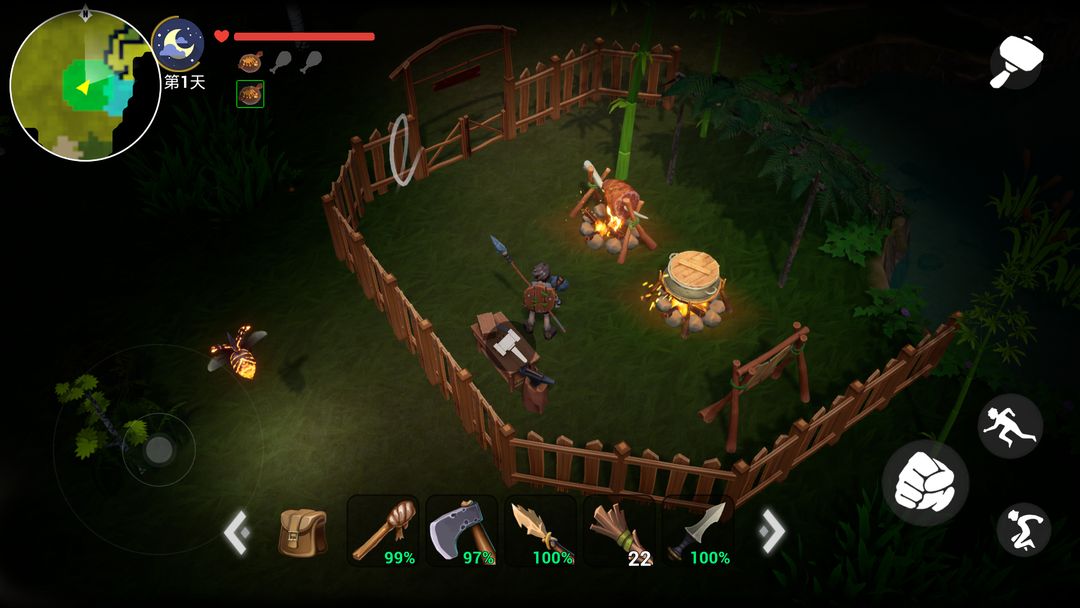Activate the running sprint button

pyautogui.click(x=1010, y=426)
